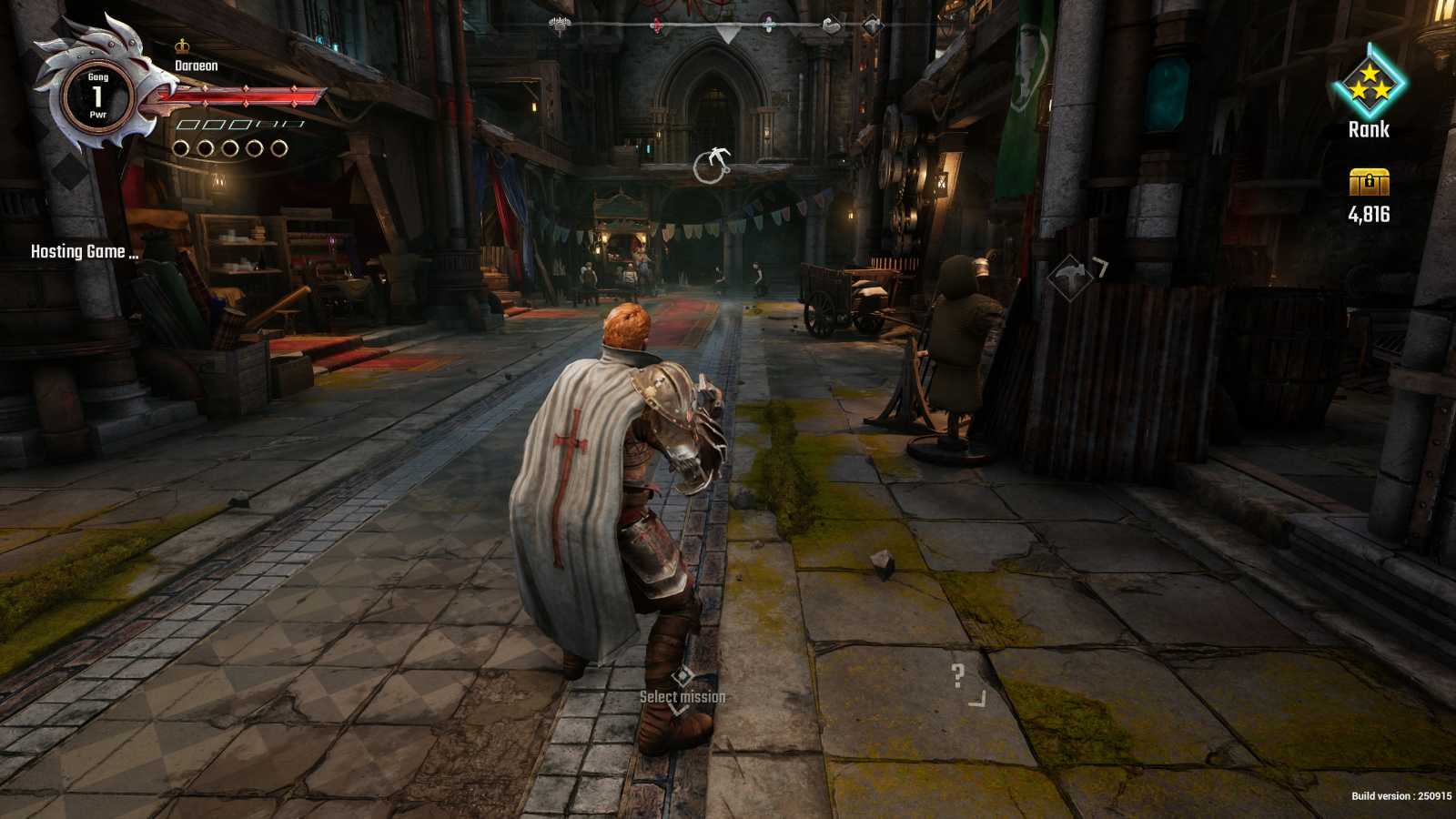Open the swan icon near the top bar's right side
This screenshot has width=1456, height=819.
tap(830, 25)
